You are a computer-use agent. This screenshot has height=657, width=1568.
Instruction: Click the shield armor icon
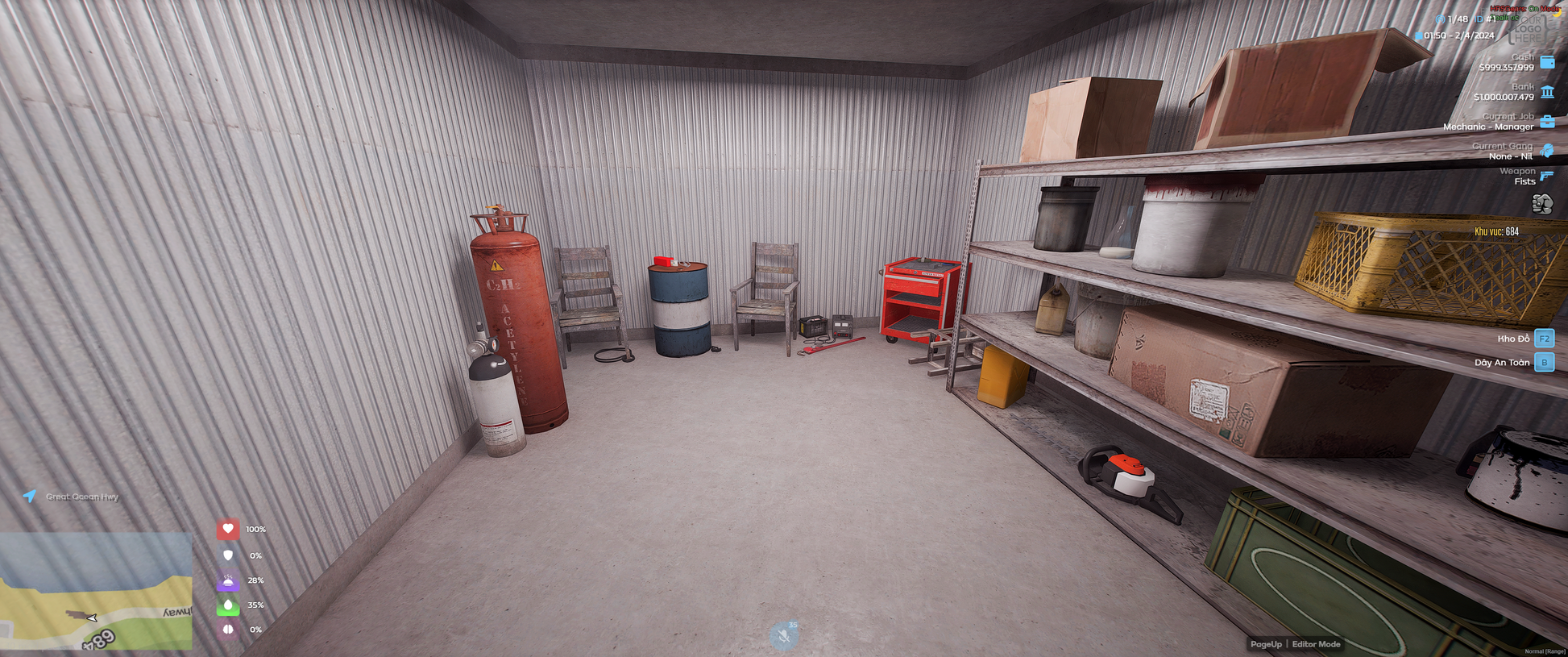point(228,555)
